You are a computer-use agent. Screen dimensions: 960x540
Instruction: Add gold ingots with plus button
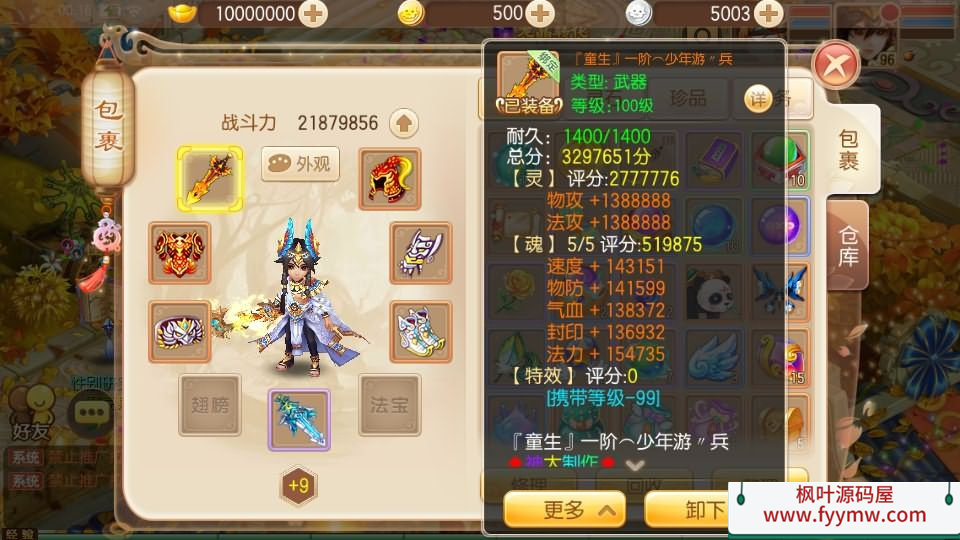[313, 14]
